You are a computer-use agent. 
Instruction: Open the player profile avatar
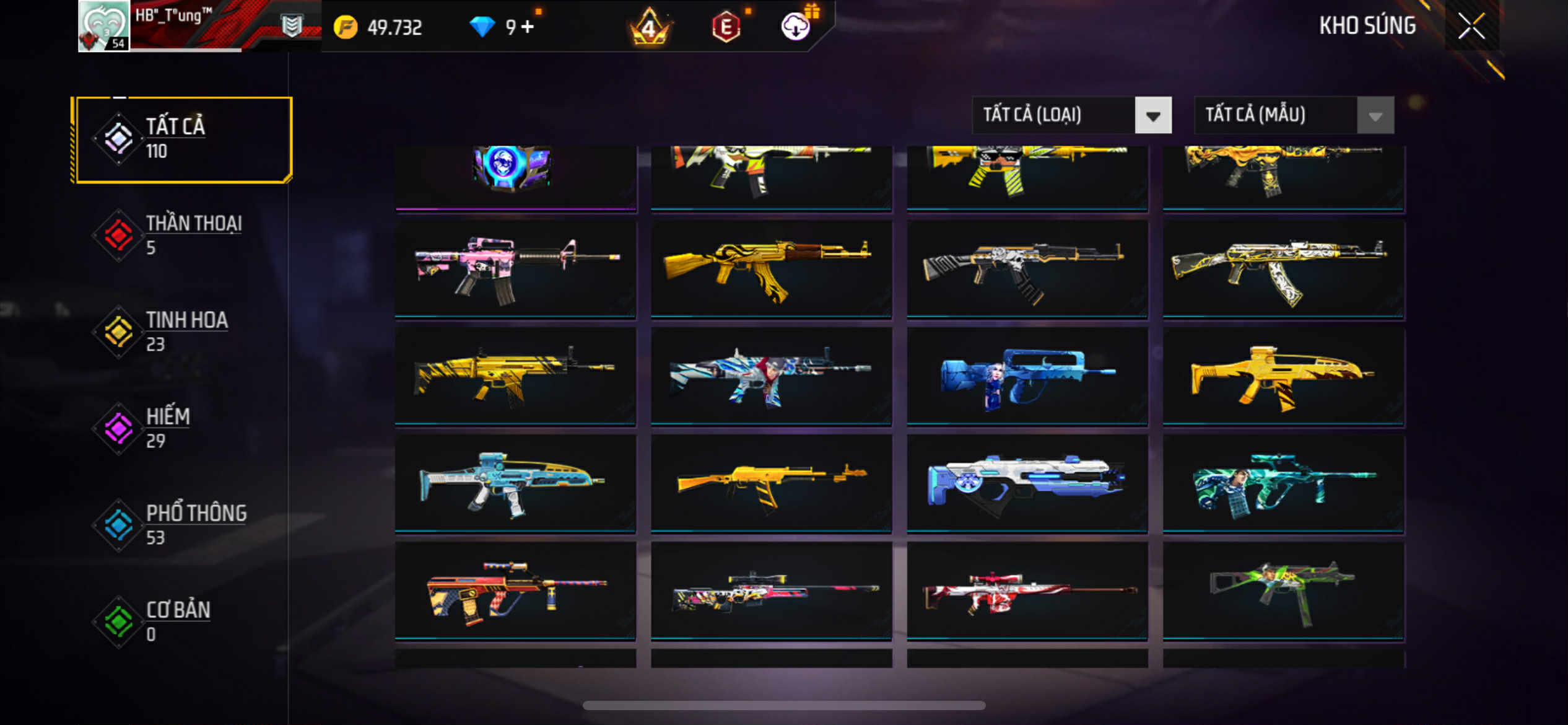(x=104, y=26)
